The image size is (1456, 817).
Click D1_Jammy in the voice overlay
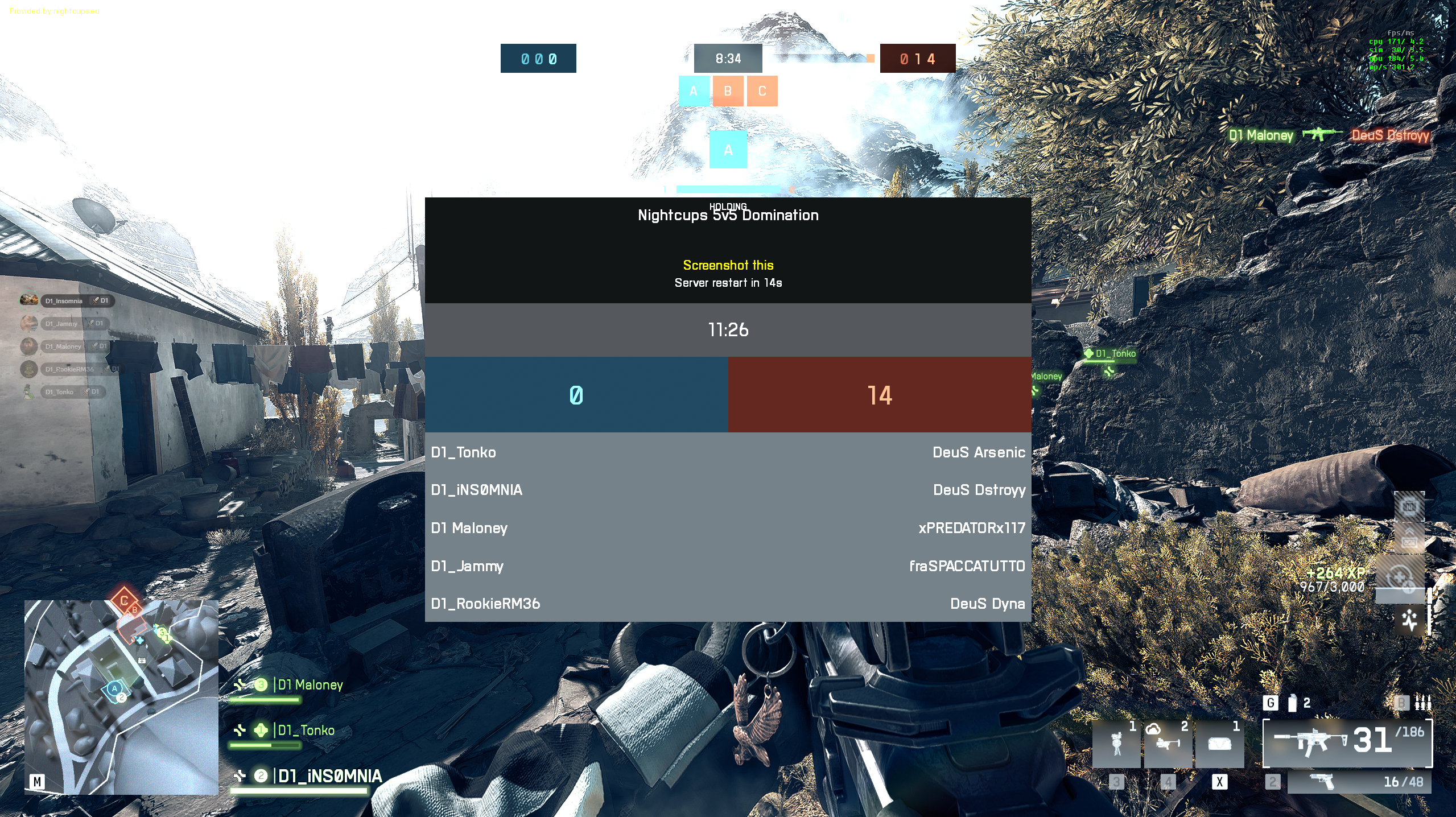click(61, 324)
